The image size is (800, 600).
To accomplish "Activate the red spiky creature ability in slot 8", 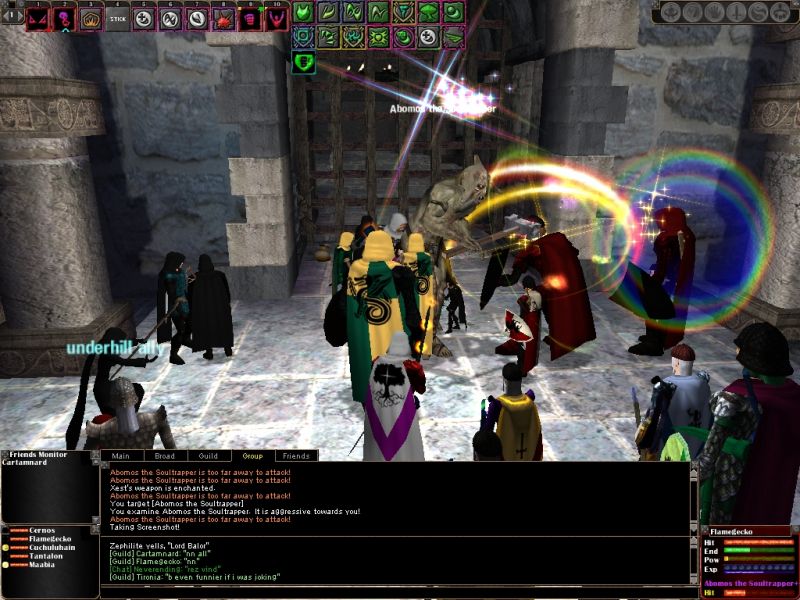I will click(224, 18).
